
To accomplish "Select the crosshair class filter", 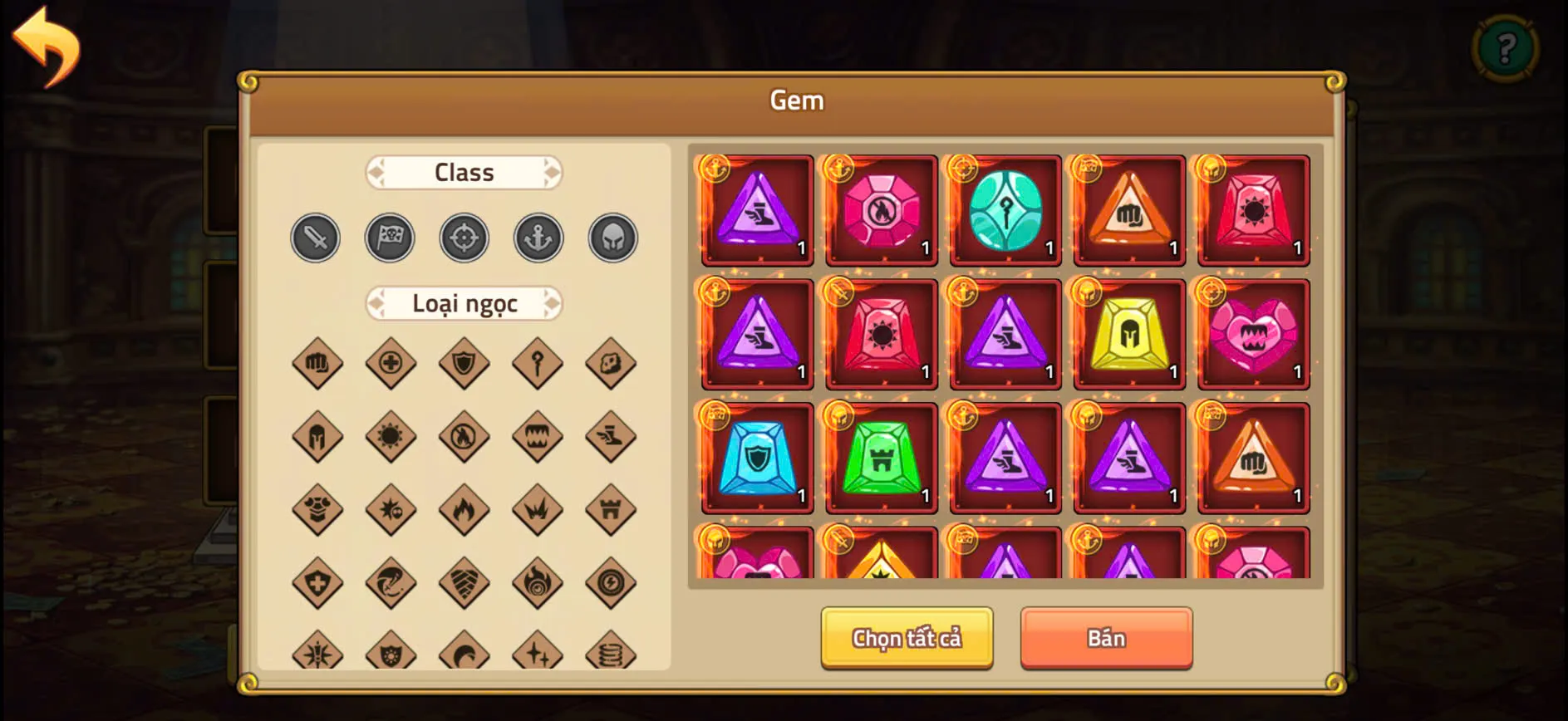I will pos(464,238).
